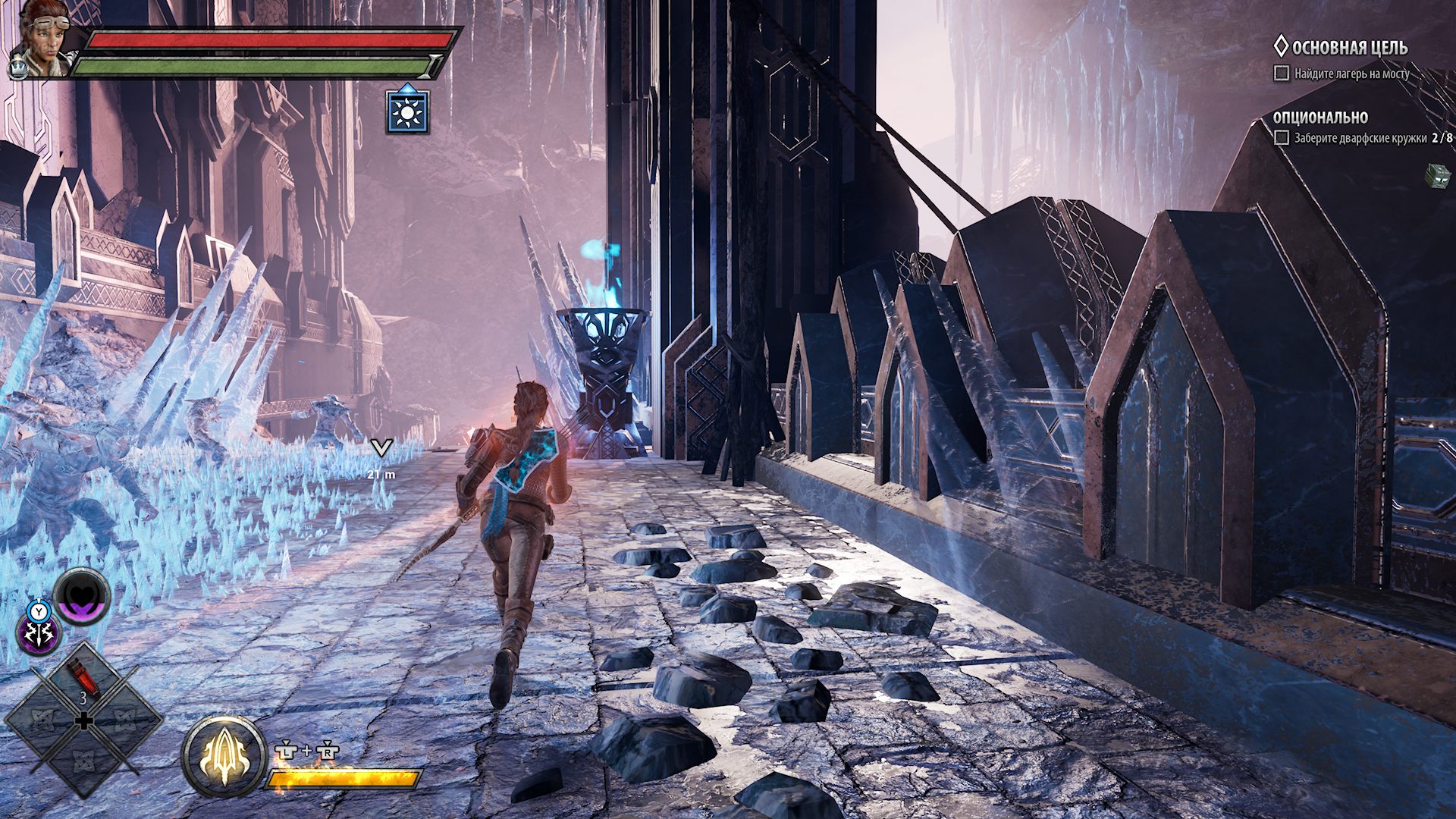Select the waypoint marker showing 21 m

(381, 449)
